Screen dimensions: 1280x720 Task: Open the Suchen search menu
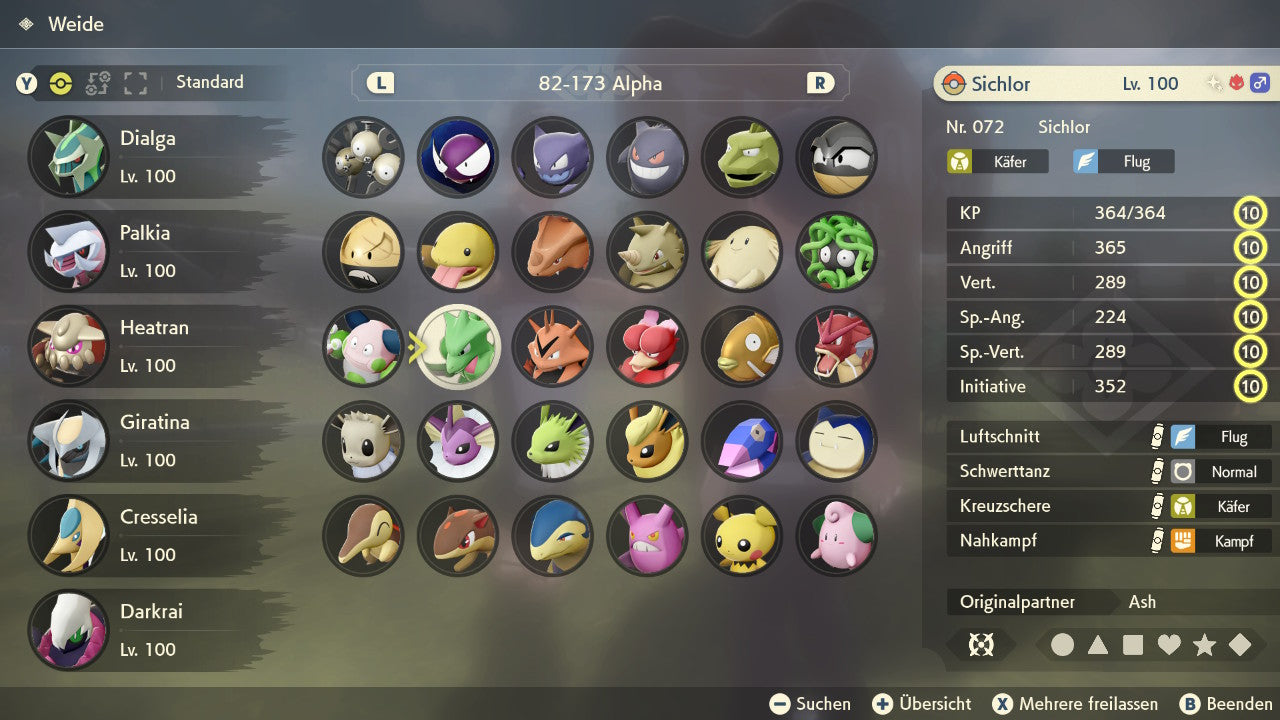[x=812, y=703]
